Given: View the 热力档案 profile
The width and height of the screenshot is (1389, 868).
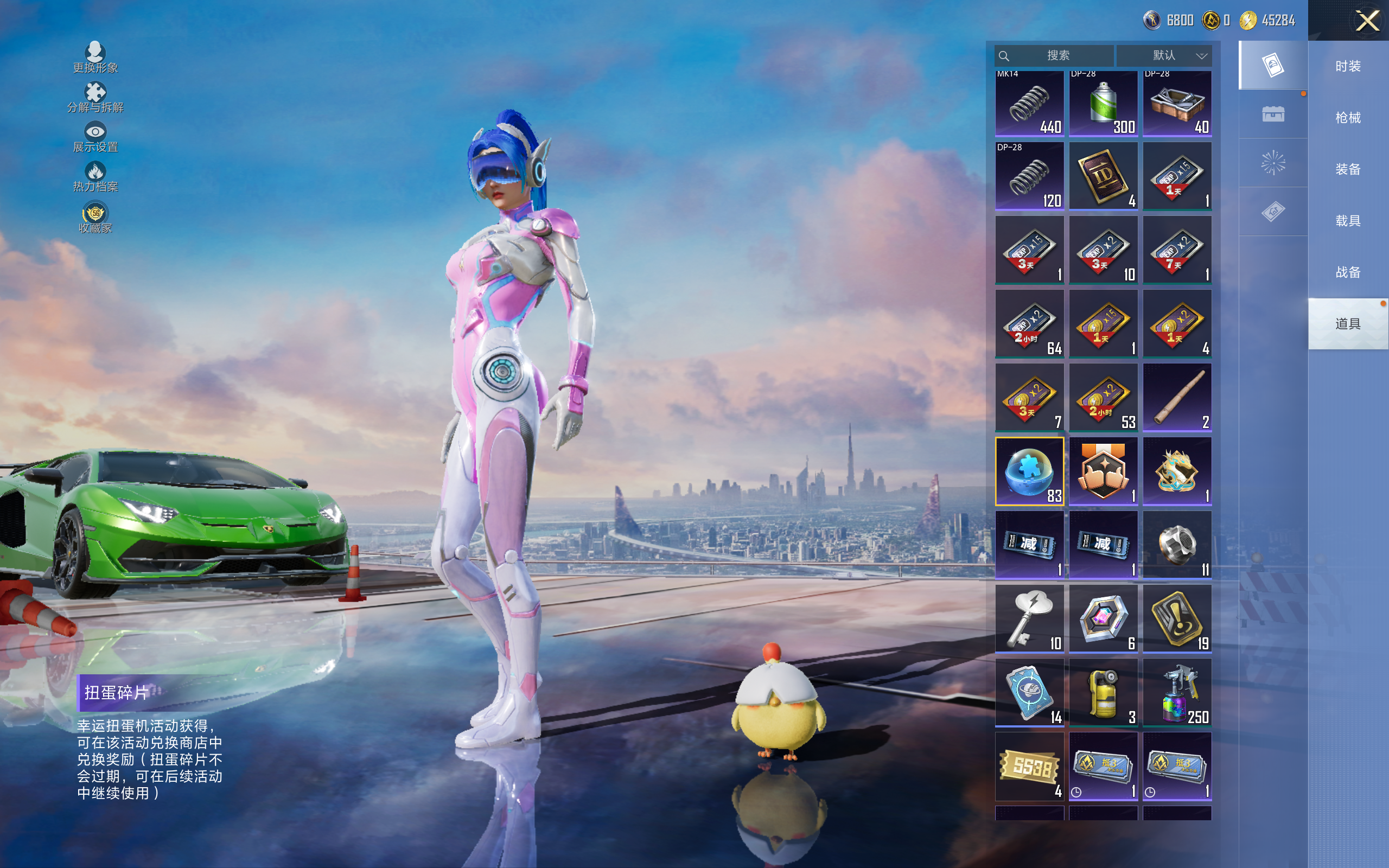Looking at the screenshot, I should click(95, 177).
